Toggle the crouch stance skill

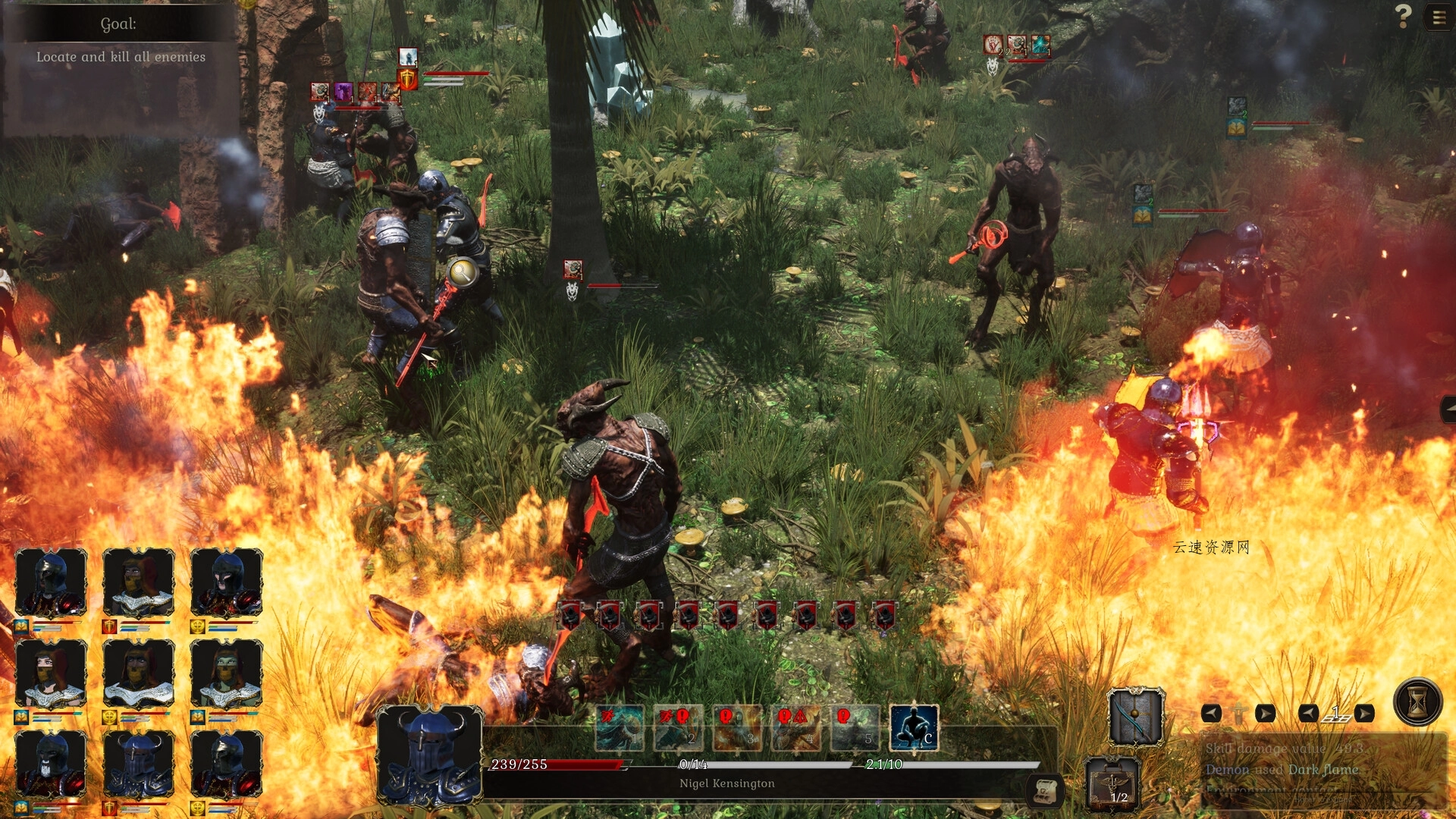(x=914, y=727)
